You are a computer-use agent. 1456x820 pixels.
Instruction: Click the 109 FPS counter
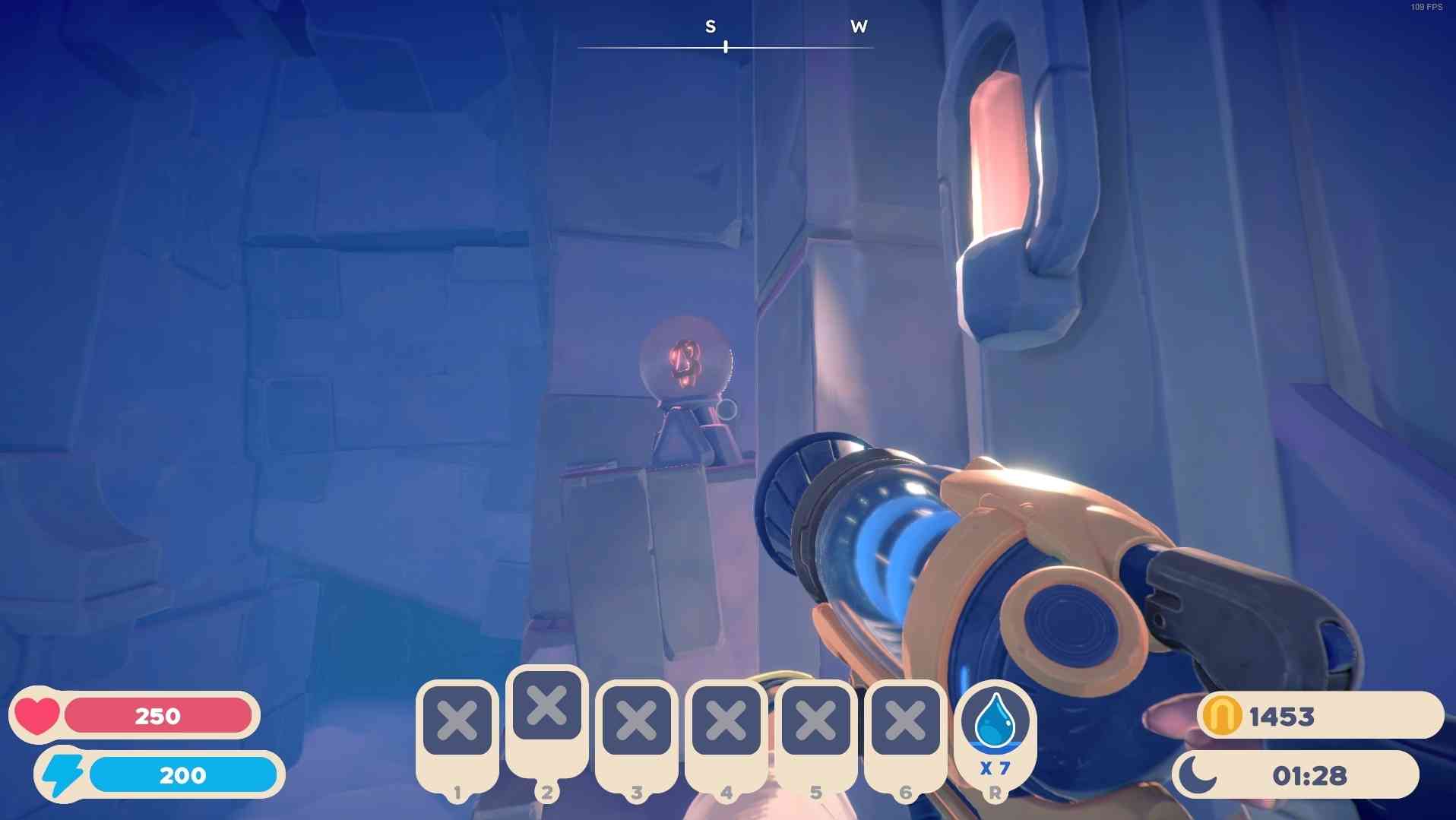click(x=1428, y=8)
